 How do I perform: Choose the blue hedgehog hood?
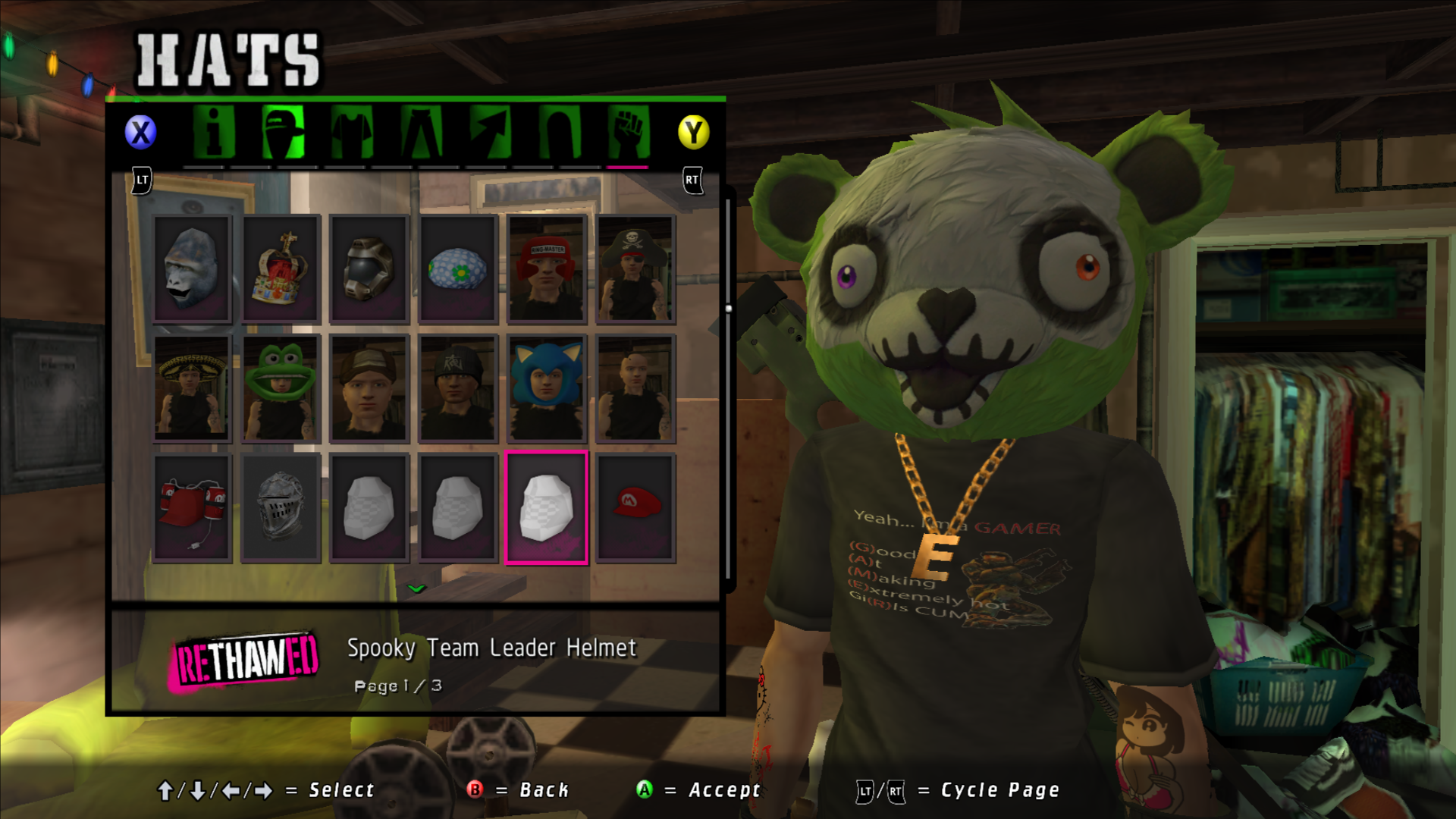coord(547,388)
